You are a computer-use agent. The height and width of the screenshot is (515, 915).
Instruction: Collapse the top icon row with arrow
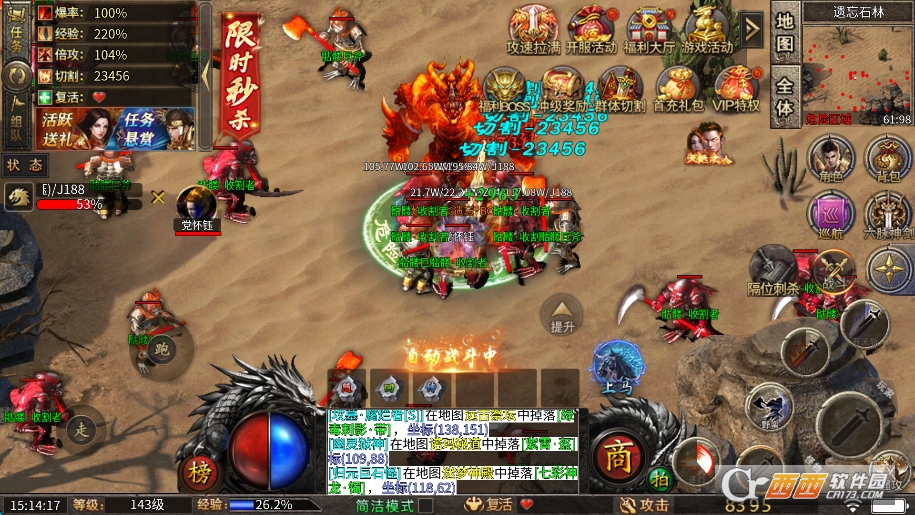click(x=752, y=22)
